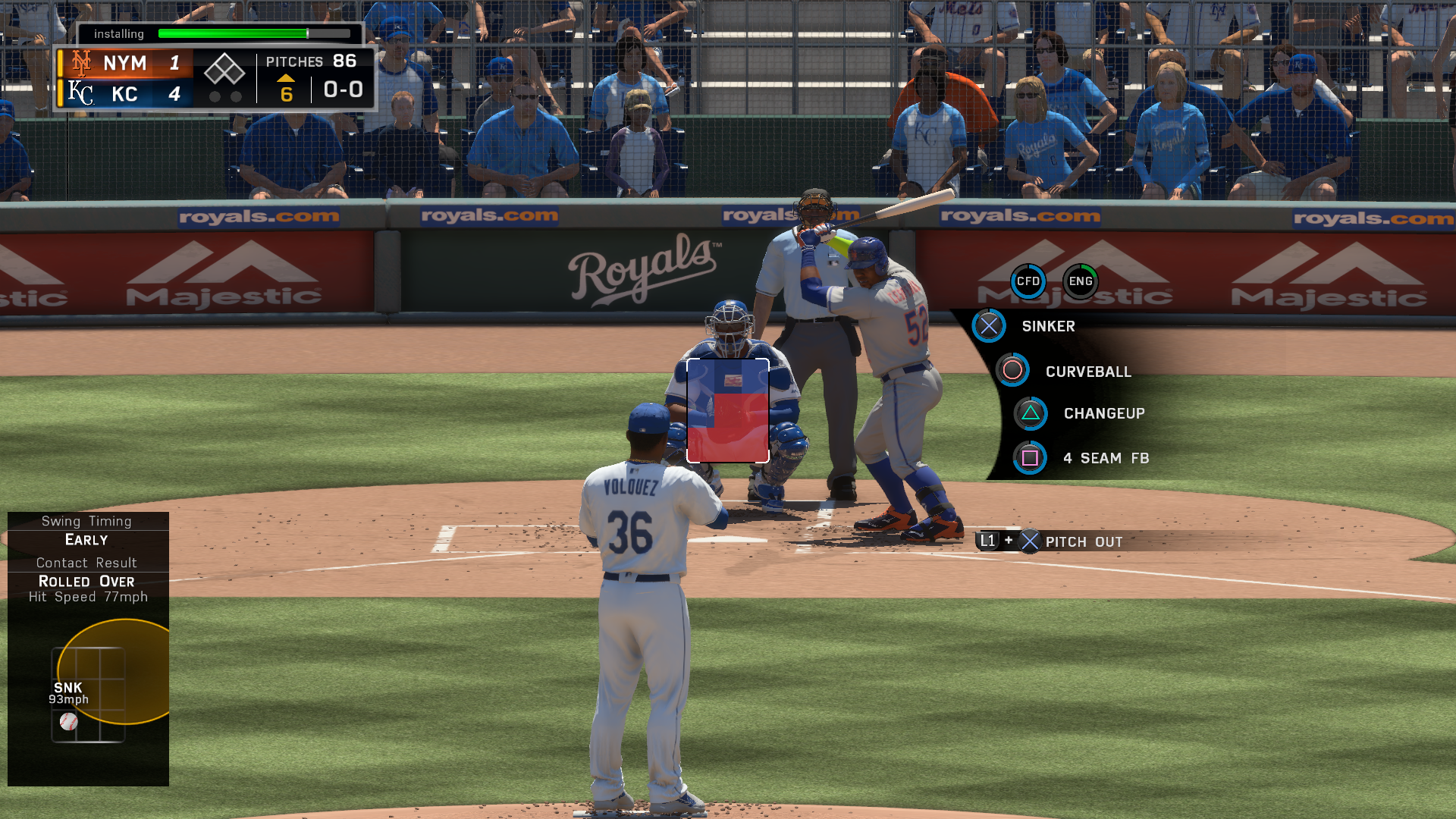Select the highlighted strike zone catcher target
Image resolution: width=1456 pixels, height=819 pixels.
click(x=726, y=411)
